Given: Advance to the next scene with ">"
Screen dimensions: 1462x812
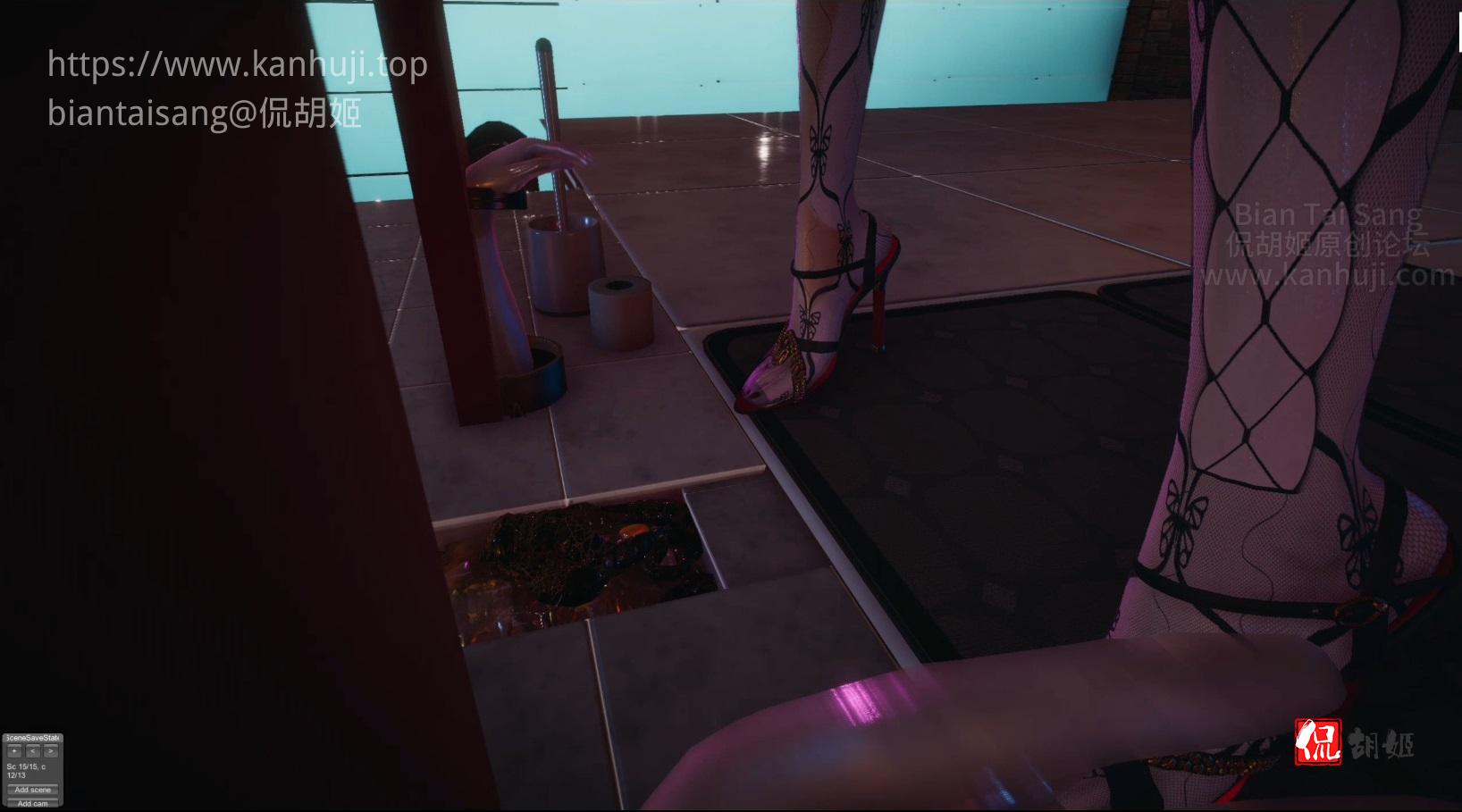Looking at the screenshot, I should pos(50,751).
